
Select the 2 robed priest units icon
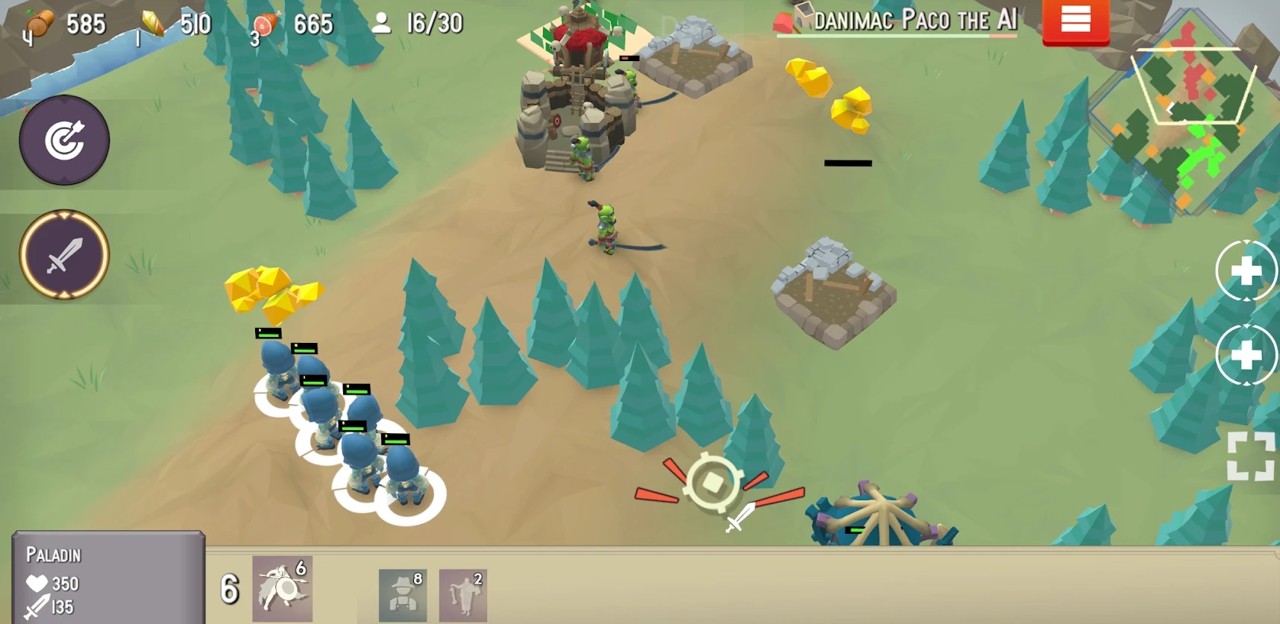(462, 595)
